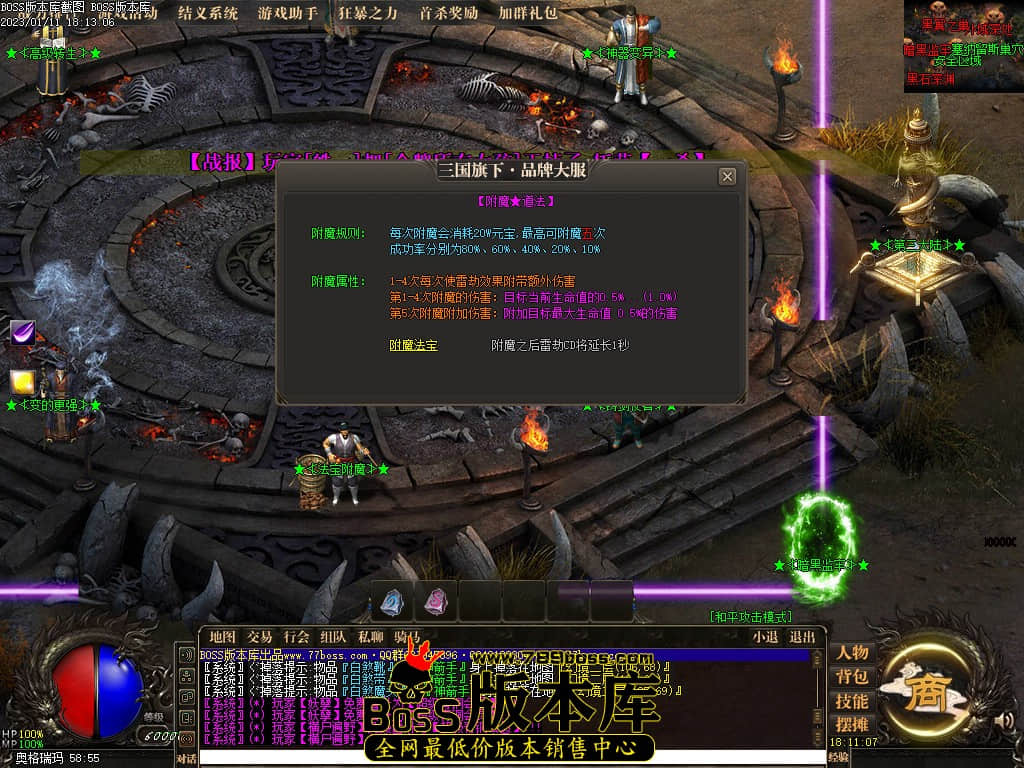The height and width of the screenshot is (768, 1024).
Task: Open the 首杀奖励 menu
Action: 448,14
